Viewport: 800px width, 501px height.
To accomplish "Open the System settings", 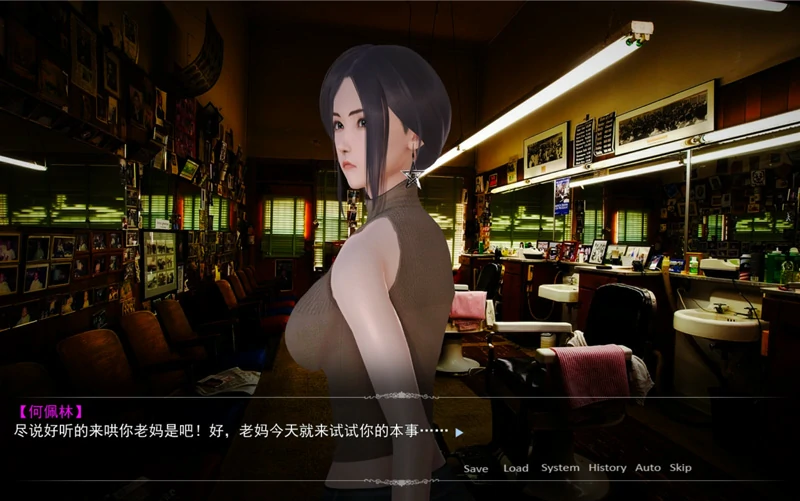I will point(560,468).
